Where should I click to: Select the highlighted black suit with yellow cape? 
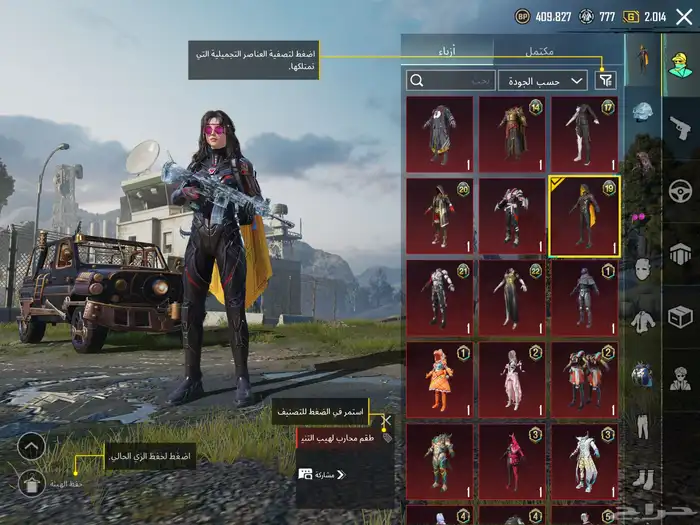click(x=584, y=216)
